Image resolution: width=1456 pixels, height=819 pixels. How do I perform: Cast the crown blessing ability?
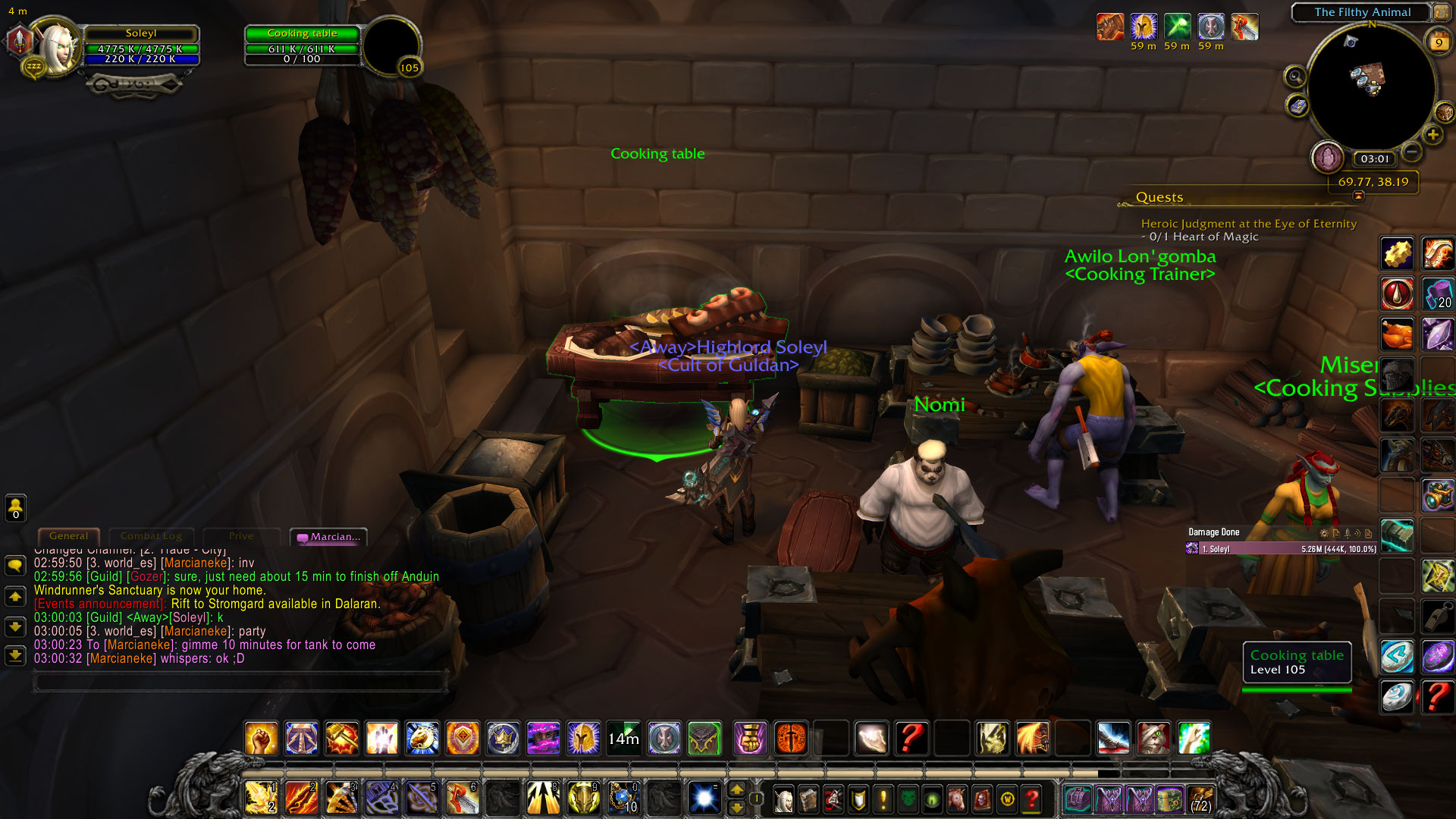point(503,738)
